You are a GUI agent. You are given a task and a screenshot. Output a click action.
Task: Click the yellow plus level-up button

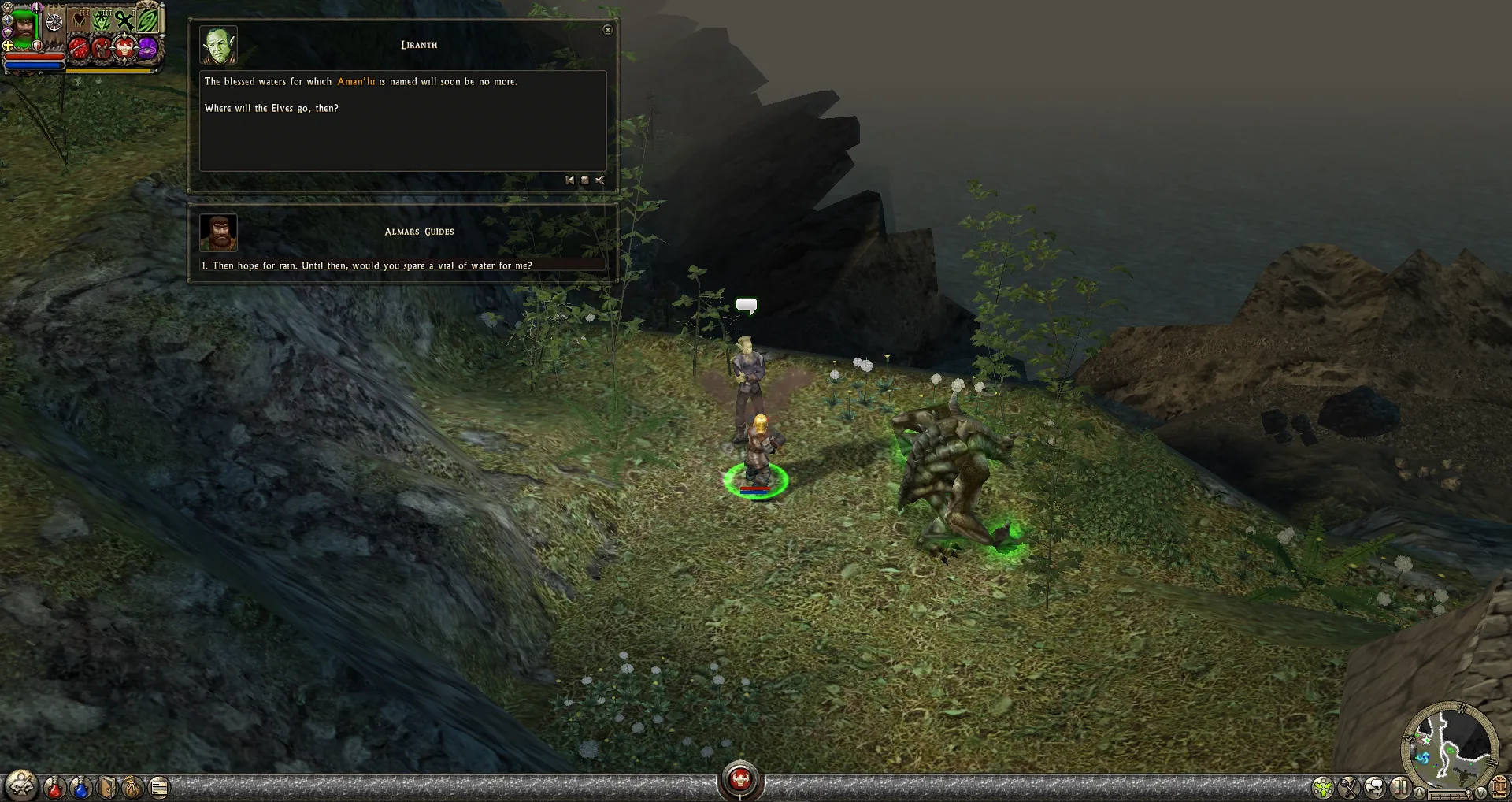click(7, 45)
